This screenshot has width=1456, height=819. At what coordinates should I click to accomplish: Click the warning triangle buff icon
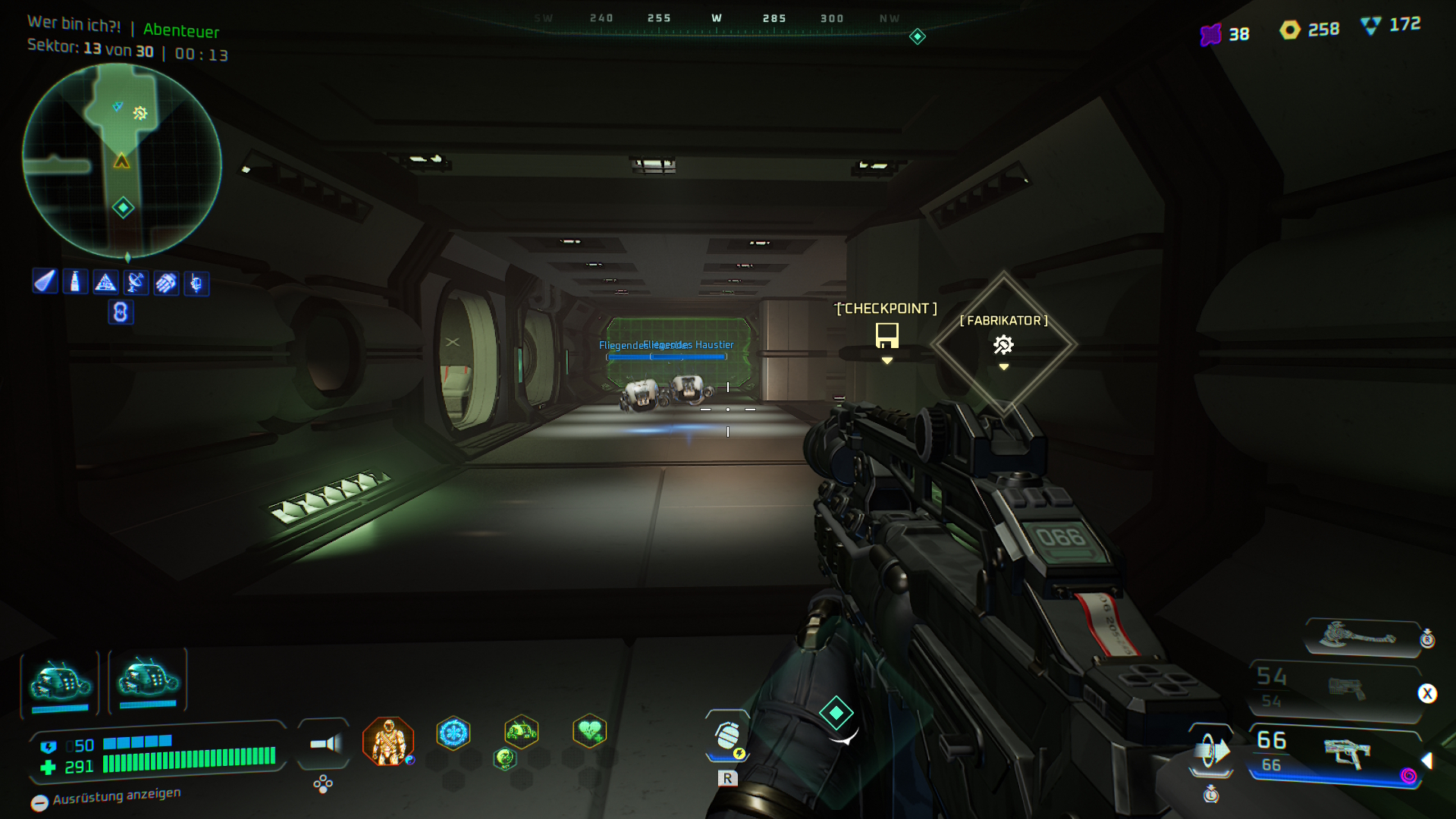105,283
